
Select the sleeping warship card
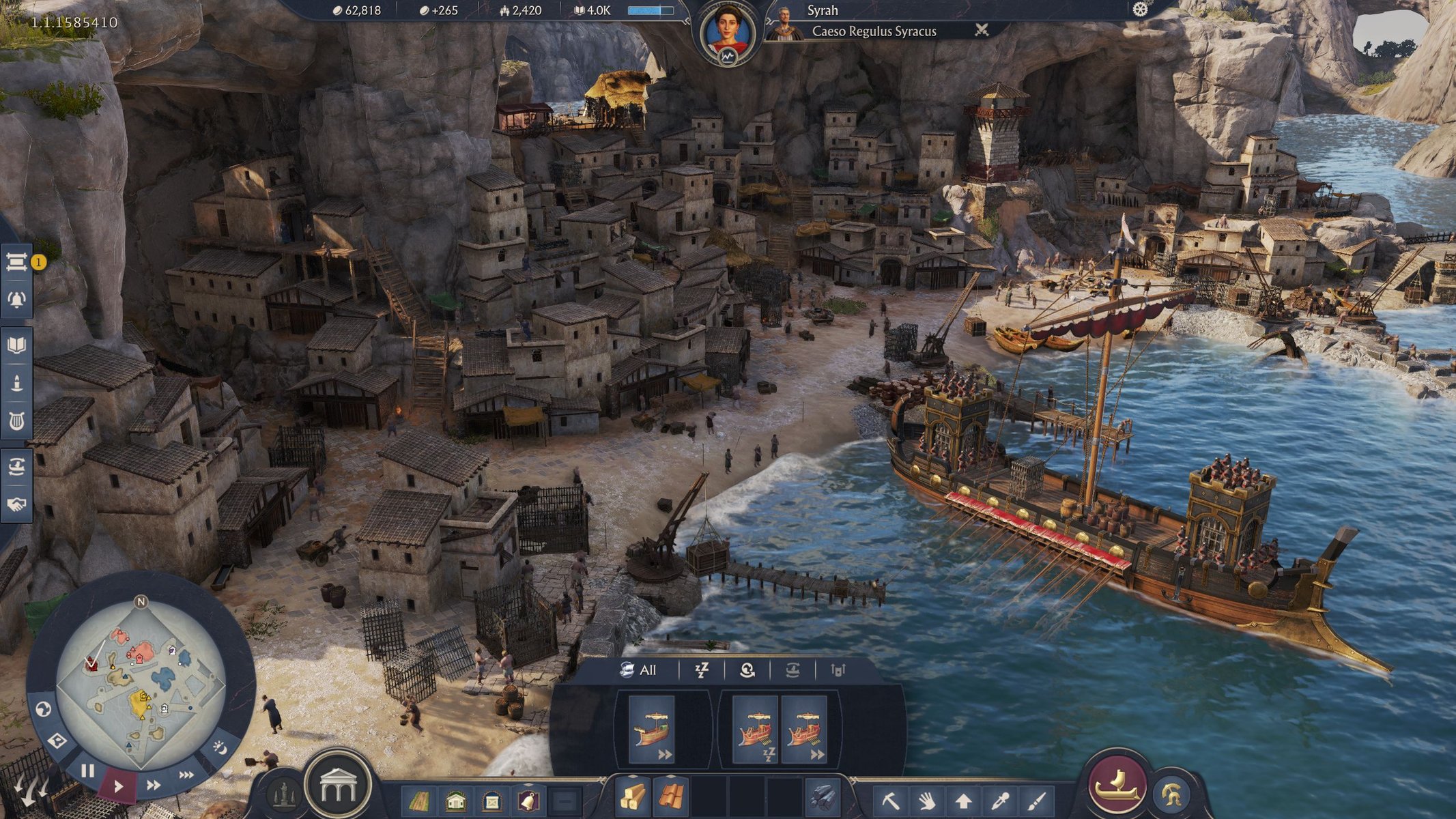click(x=756, y=730)
